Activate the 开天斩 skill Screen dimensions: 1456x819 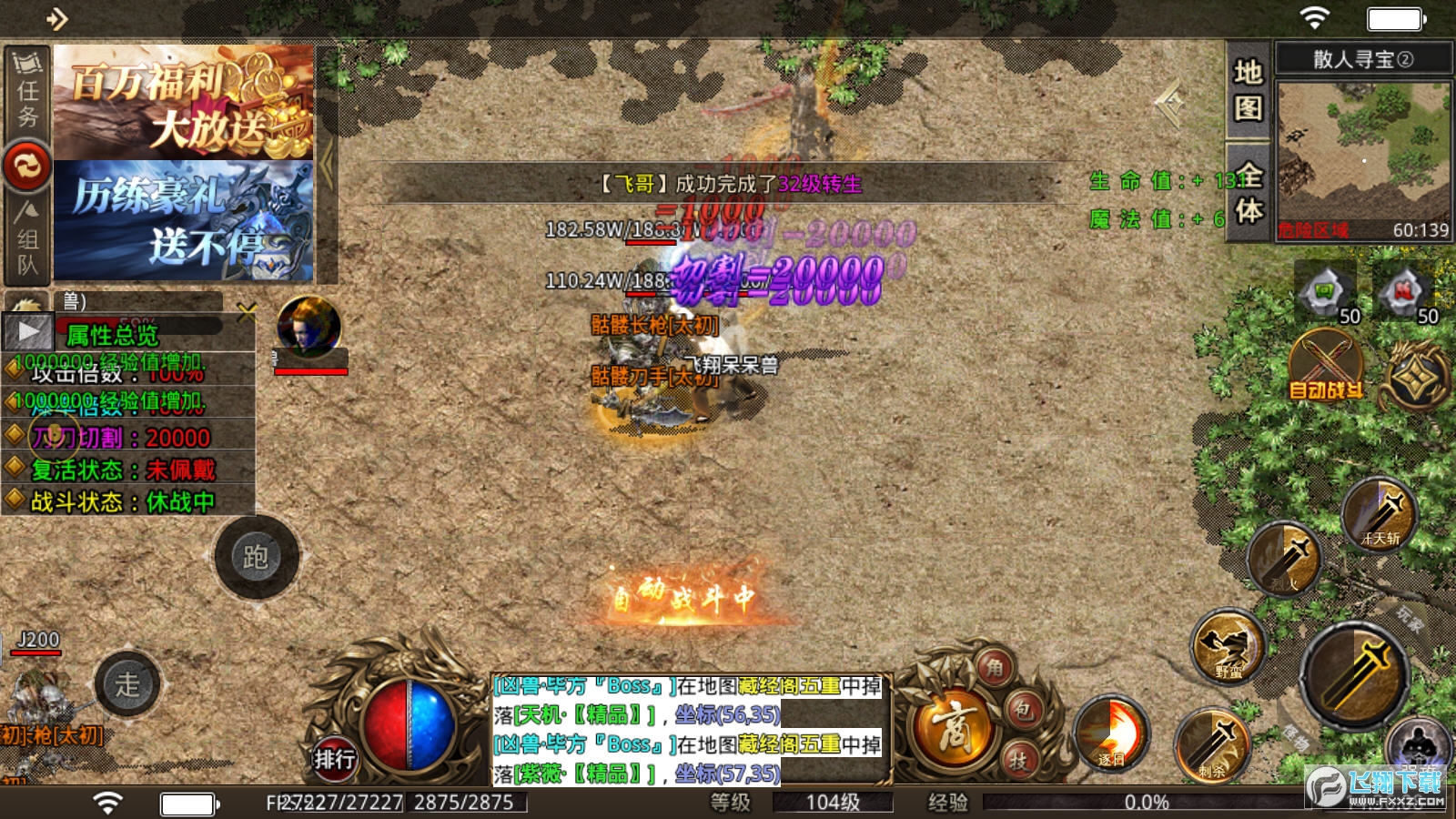pyautogui.click(x=1380, y=515)
